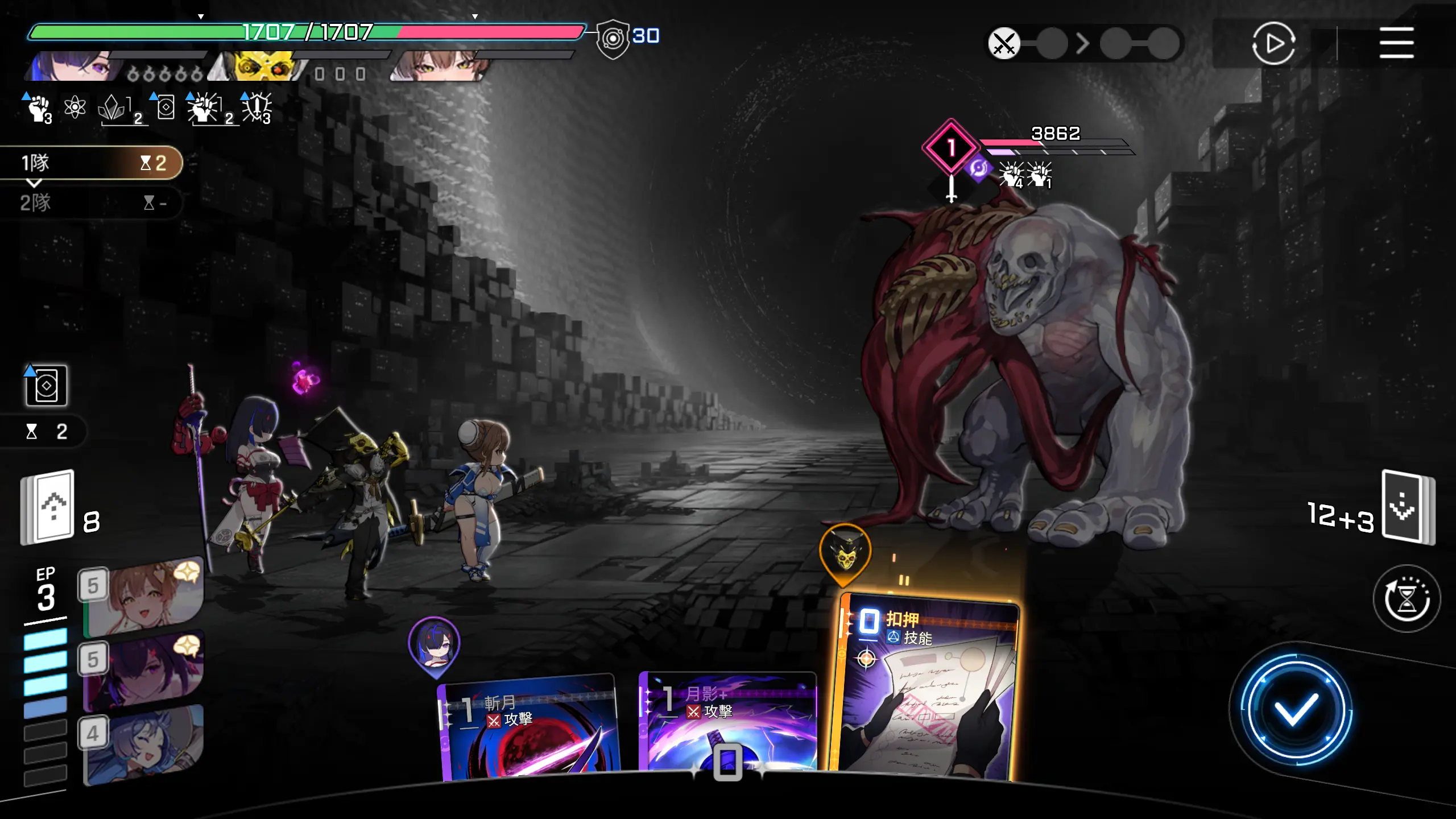
Task: Inspect the enemy's purple swirl status icon
Action: 978,169
